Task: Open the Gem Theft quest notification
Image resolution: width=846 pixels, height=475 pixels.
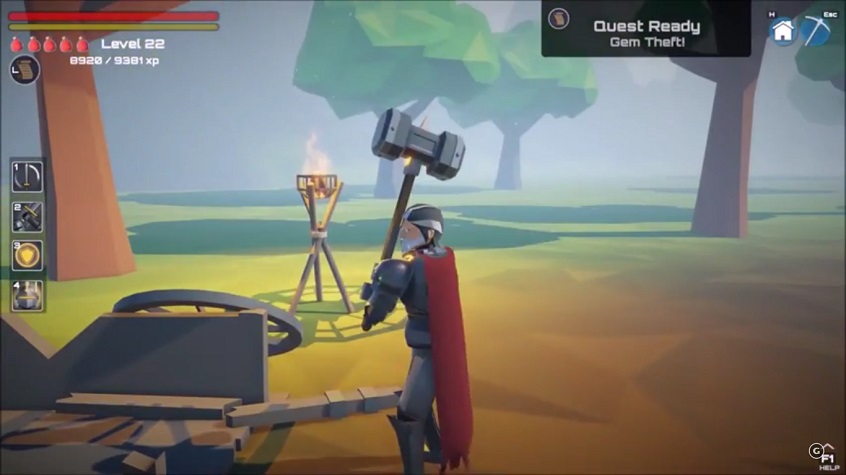Action: pos(646,28)
